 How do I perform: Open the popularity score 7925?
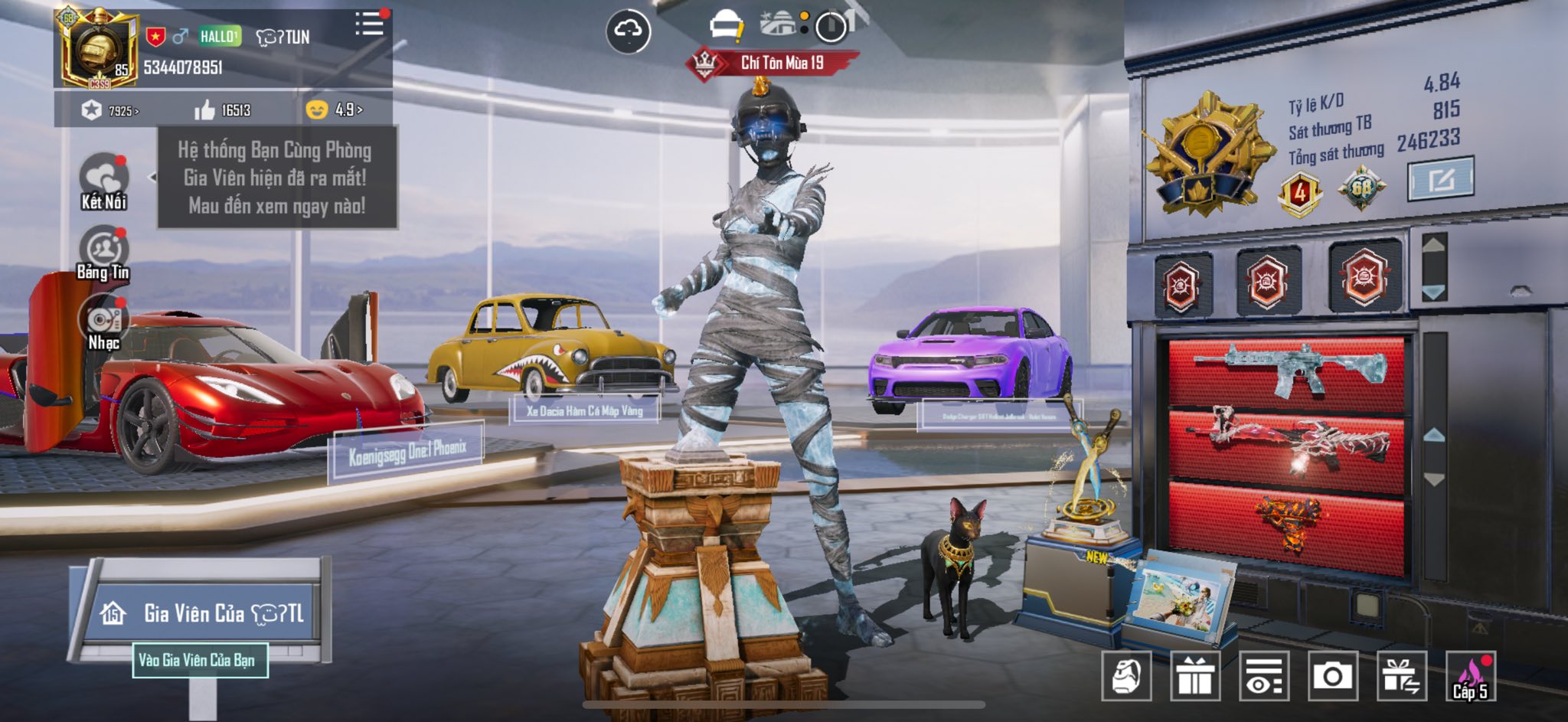click(111, 111)
